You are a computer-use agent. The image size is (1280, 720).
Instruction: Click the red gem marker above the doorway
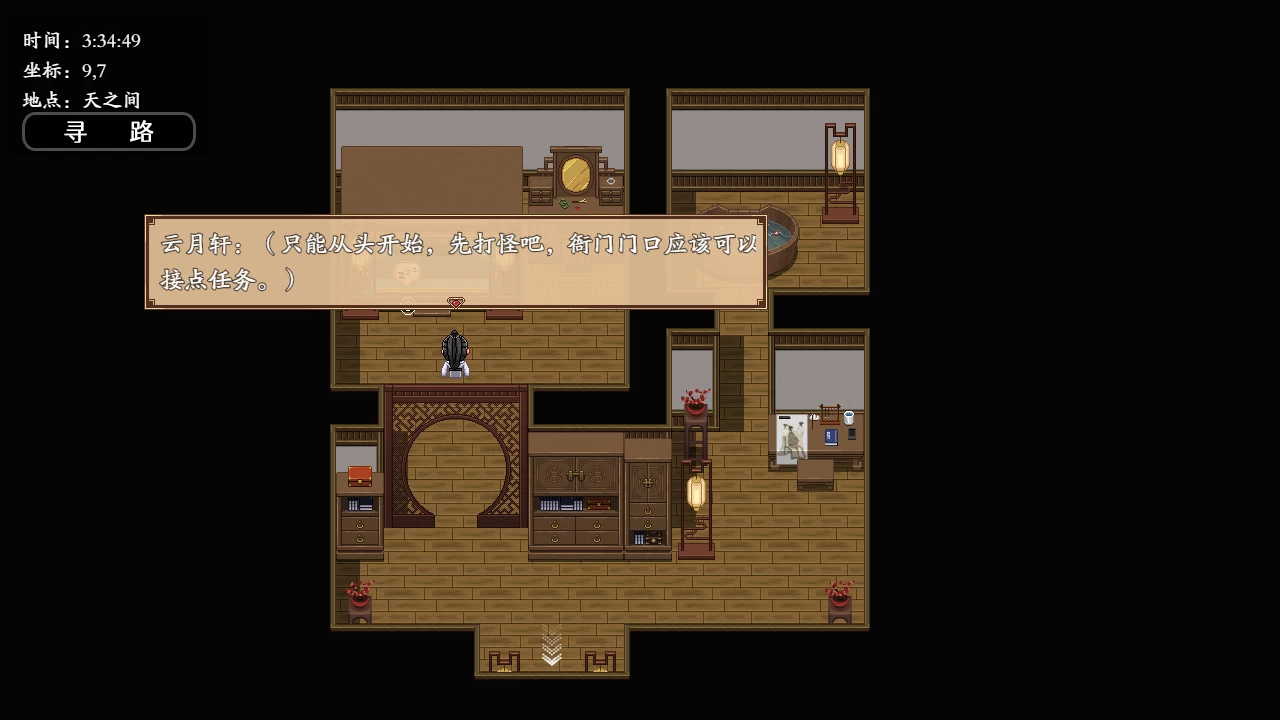455,302
